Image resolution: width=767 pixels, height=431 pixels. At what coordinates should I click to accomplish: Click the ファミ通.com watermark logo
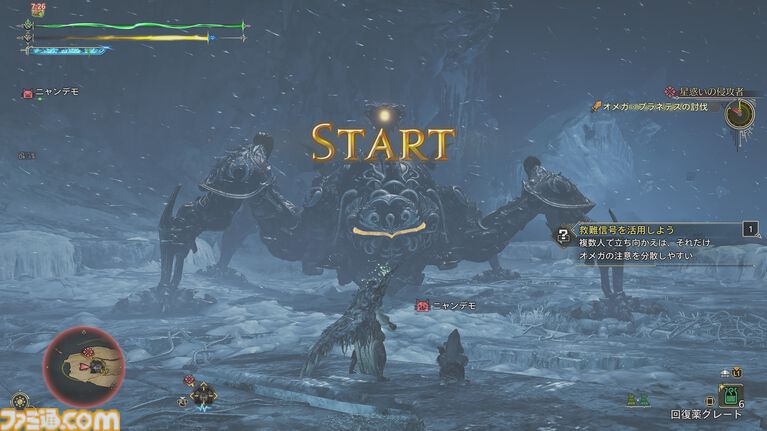(x=60, y=419)
